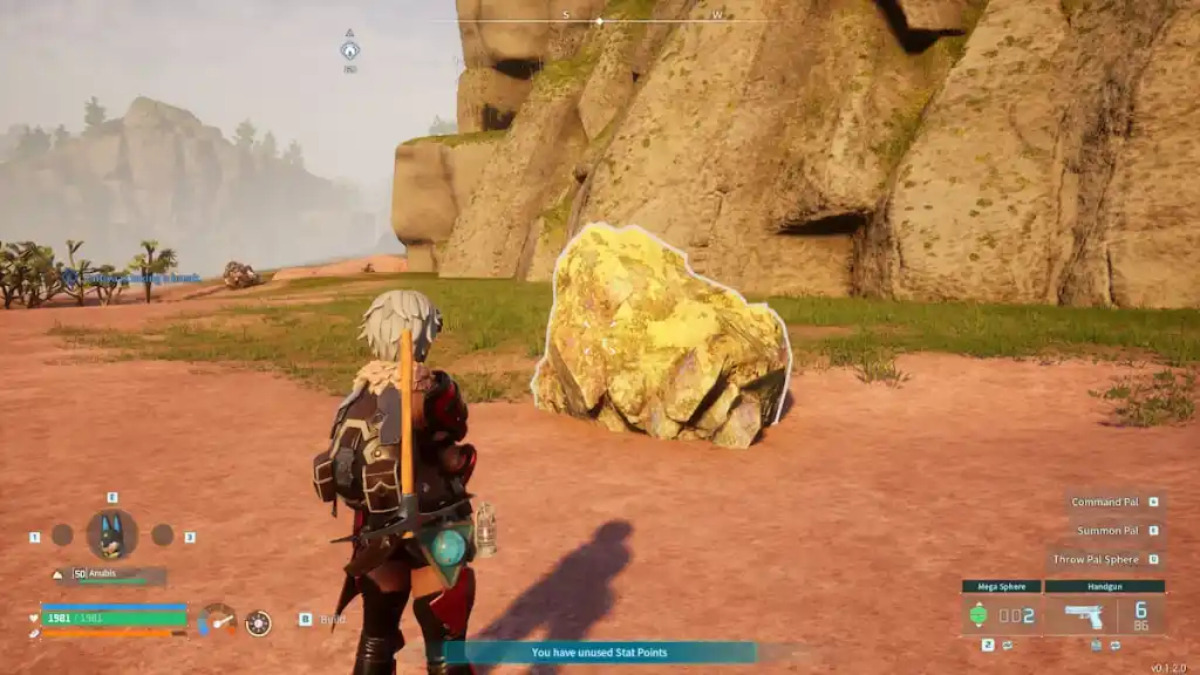Click the compass bar heading strip
This screenshot has width=1200, height=675.
(600, 20)
